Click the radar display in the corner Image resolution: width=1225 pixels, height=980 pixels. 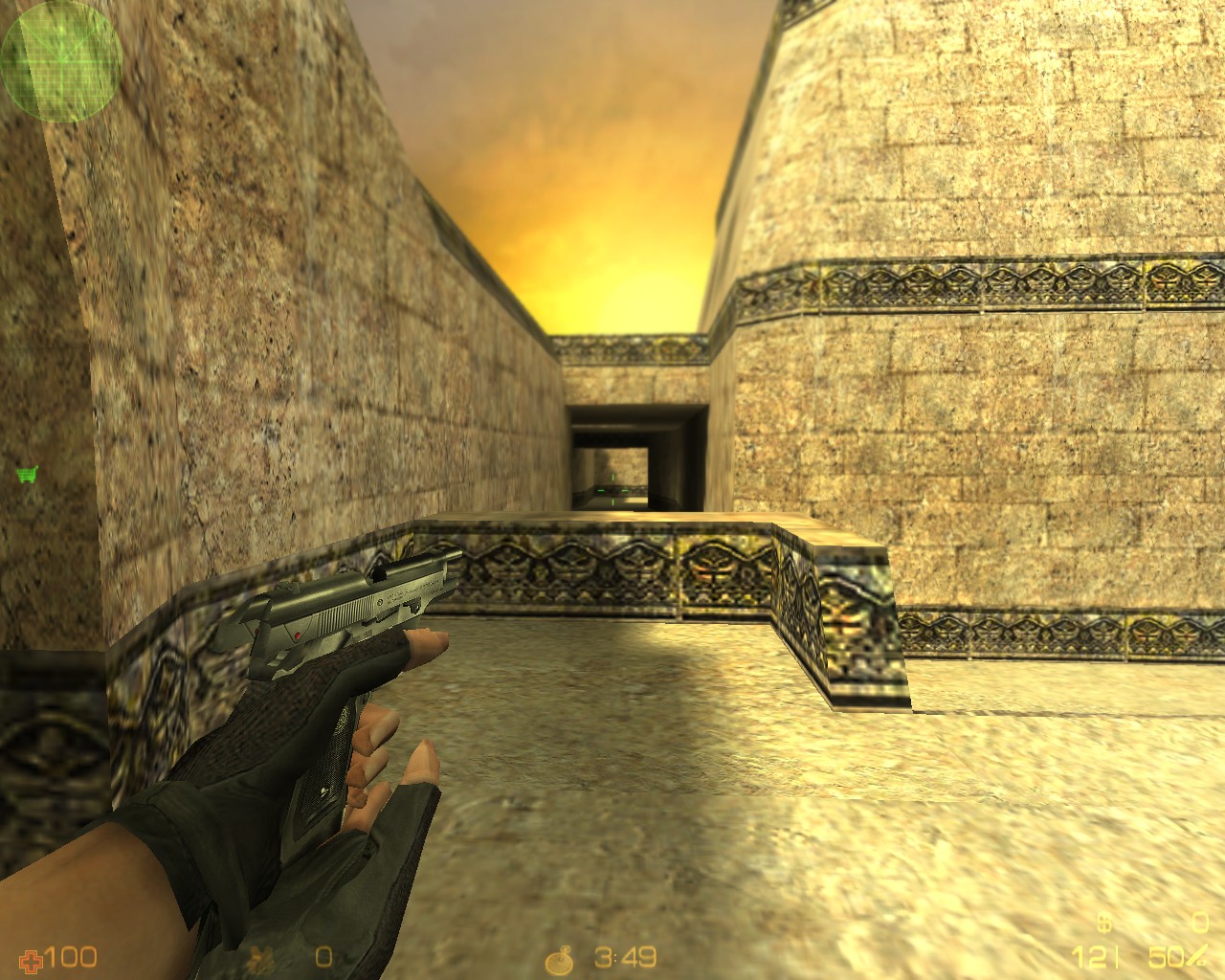(x=59, y=62)
